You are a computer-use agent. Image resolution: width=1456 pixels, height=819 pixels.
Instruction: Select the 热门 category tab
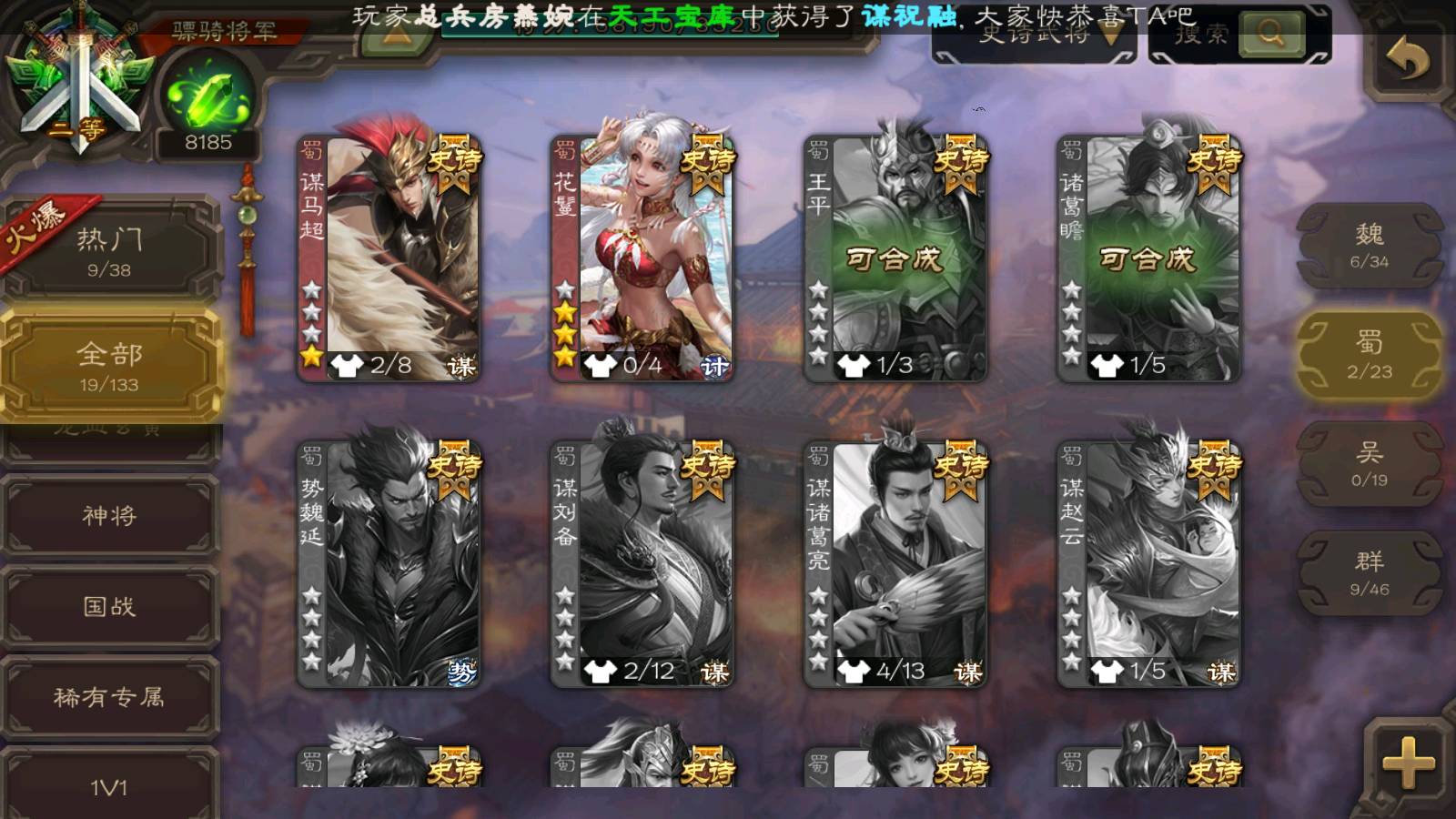[x=109, y=250]
